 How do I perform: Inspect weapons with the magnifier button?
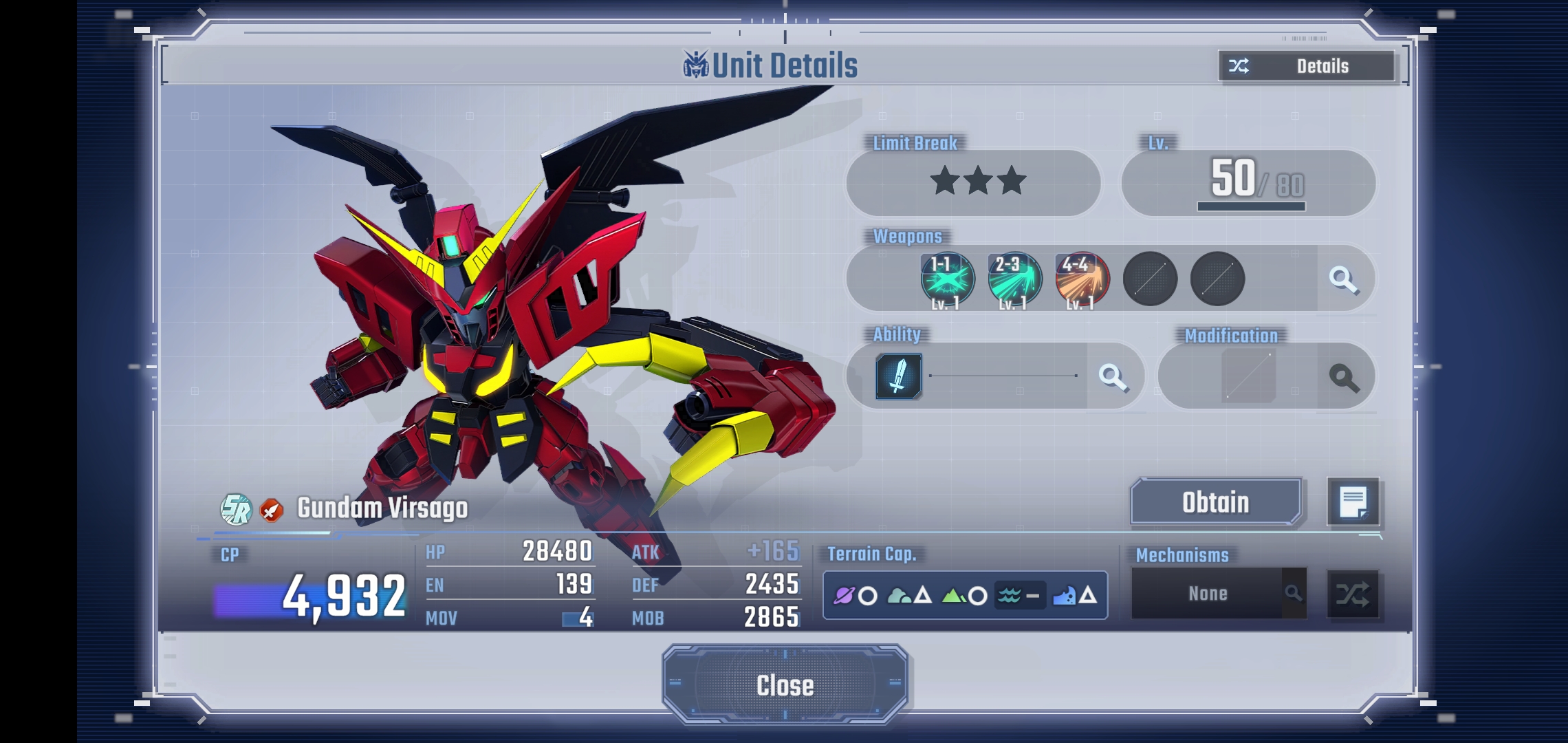coord(1343,279)
